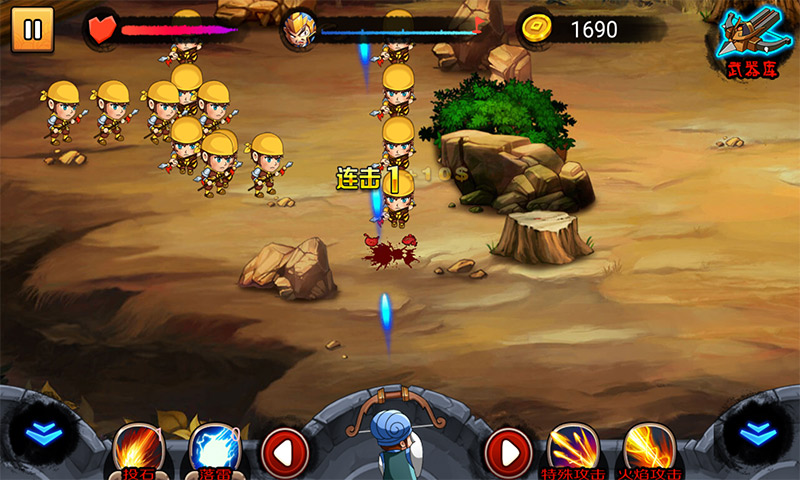Activate the 投石 stone throw skill
Image resolution: width=800 pixels, height=480 pixels.
coord(137,449)
